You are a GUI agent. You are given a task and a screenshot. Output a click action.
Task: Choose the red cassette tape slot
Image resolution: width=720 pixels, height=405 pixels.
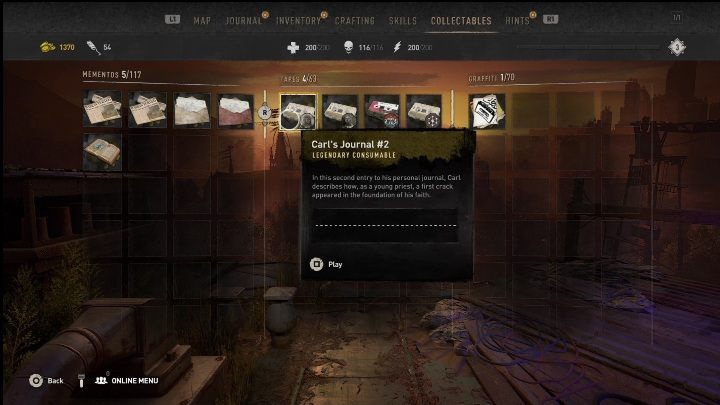tap(382, 111)
